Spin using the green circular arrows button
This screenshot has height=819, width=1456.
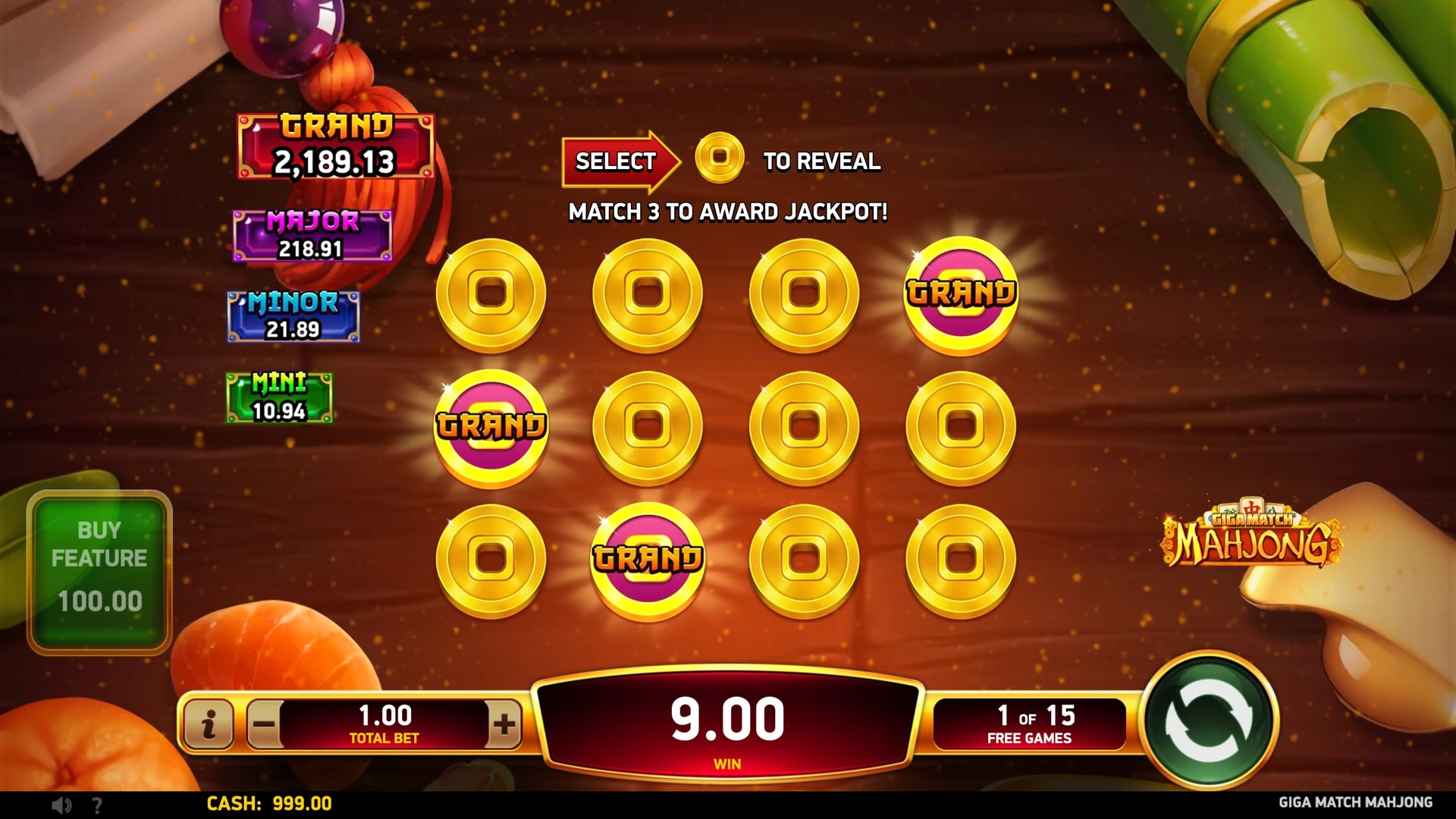pyautogui.click(x=1210, y=720)
